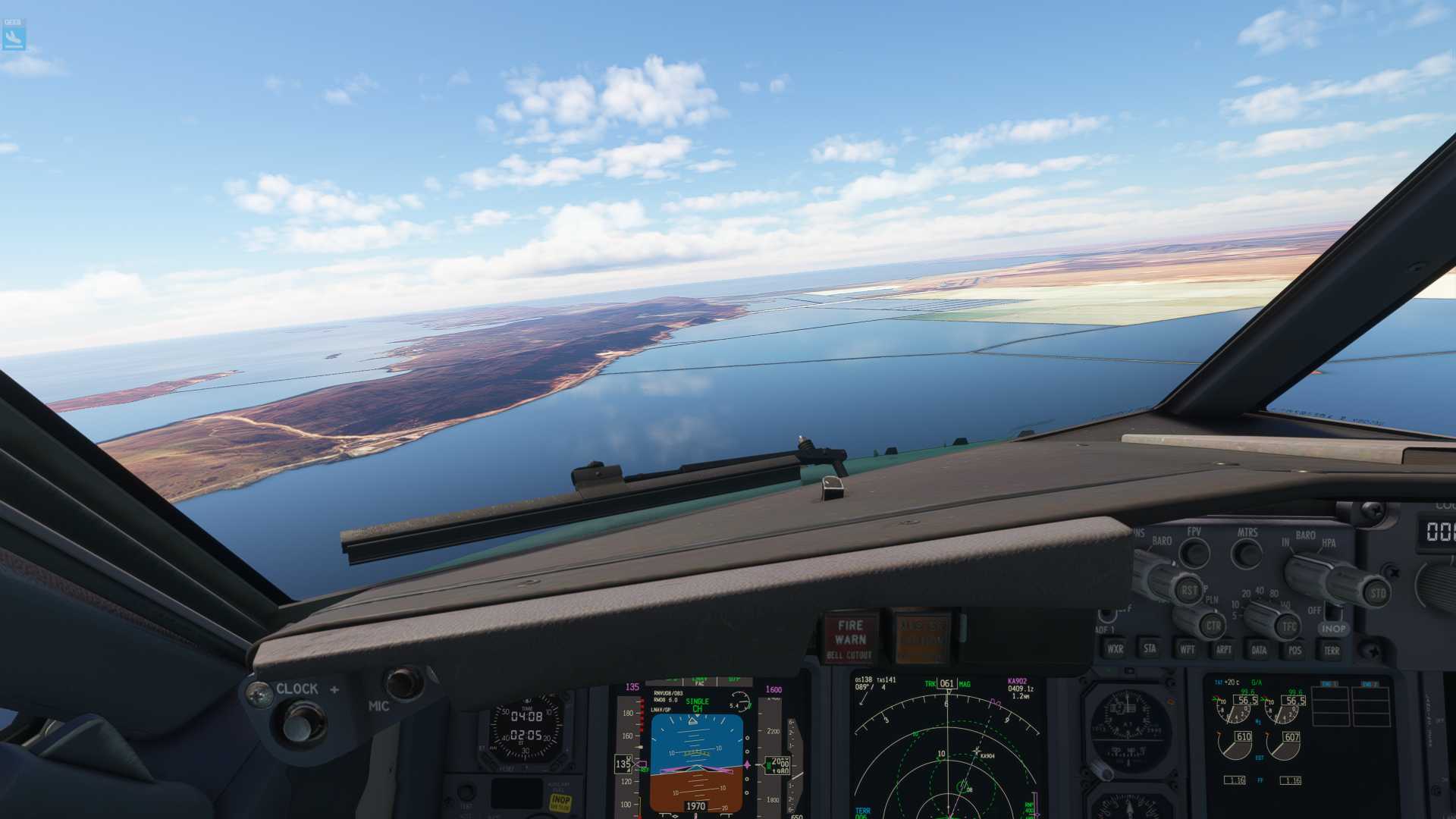Activate the STA map button
Screen dimensions: 1456x819
(1150, 648)
